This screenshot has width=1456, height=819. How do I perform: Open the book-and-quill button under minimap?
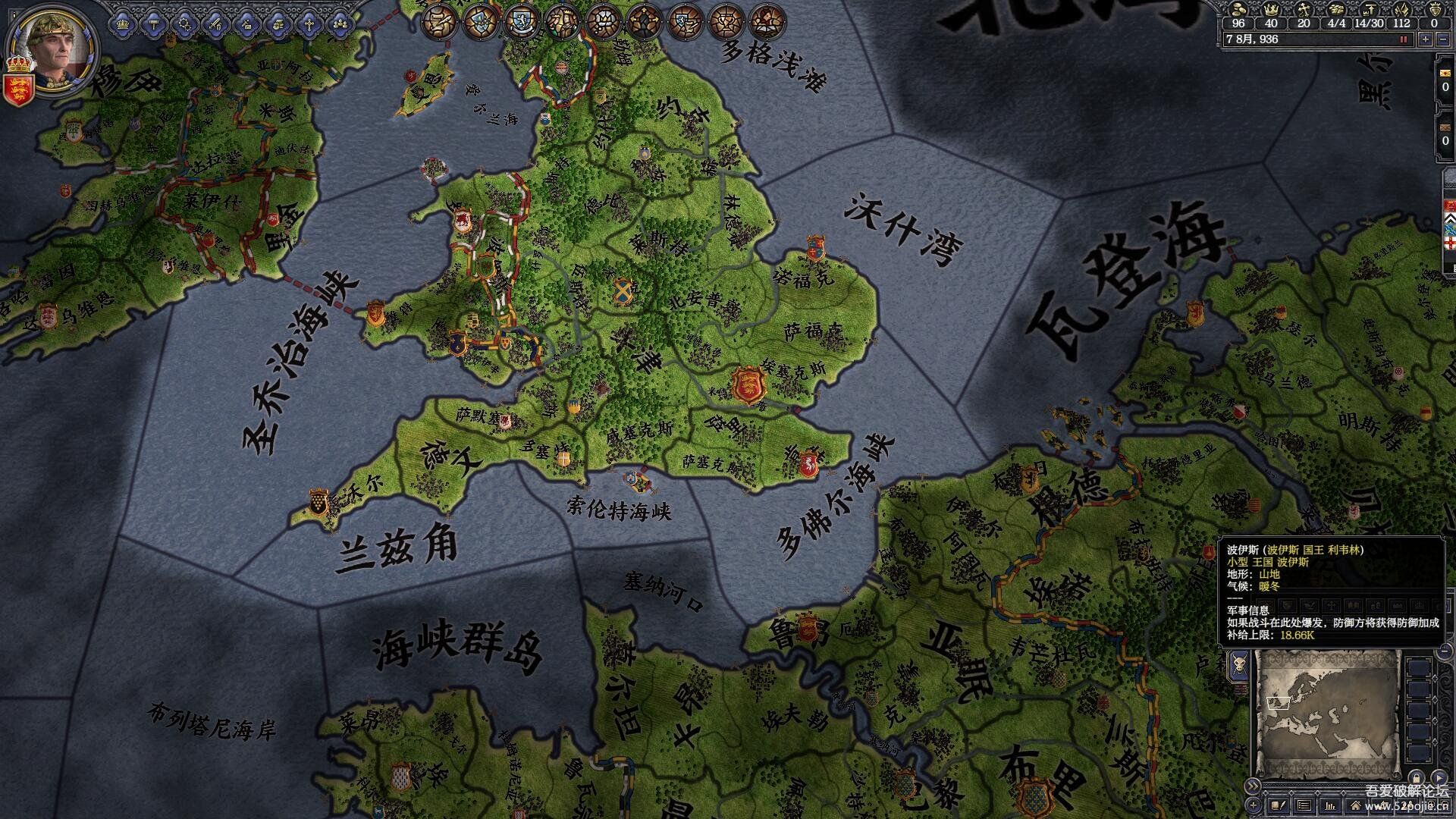(x=1278, y=805)
